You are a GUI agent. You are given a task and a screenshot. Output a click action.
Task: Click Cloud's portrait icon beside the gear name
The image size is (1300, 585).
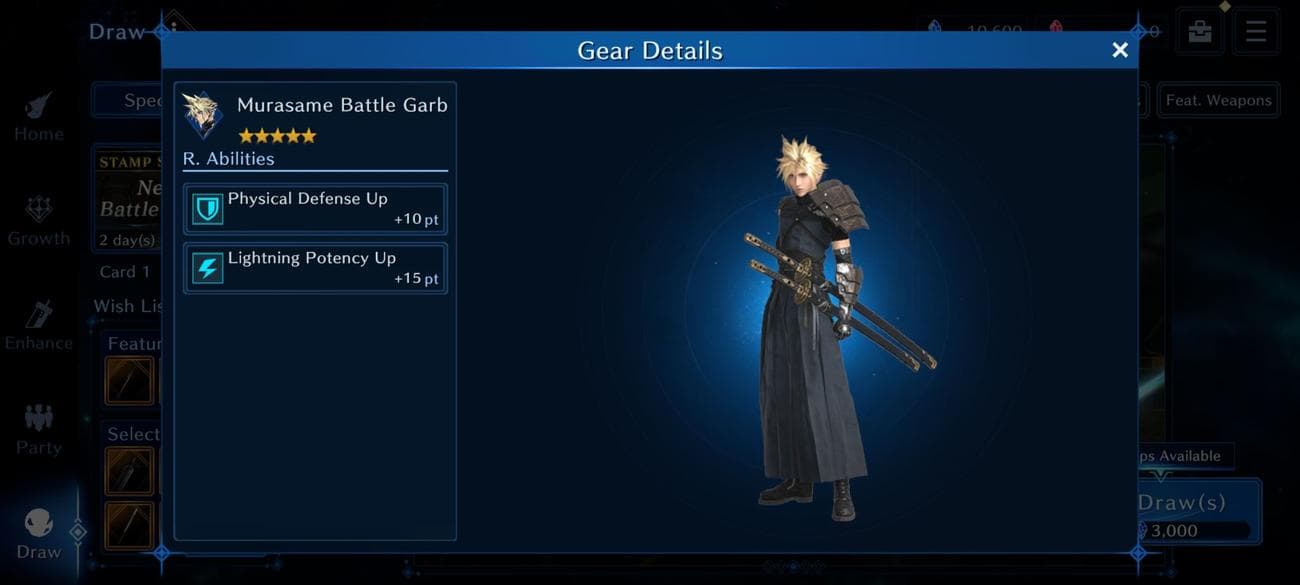click(x=203, y=114)
